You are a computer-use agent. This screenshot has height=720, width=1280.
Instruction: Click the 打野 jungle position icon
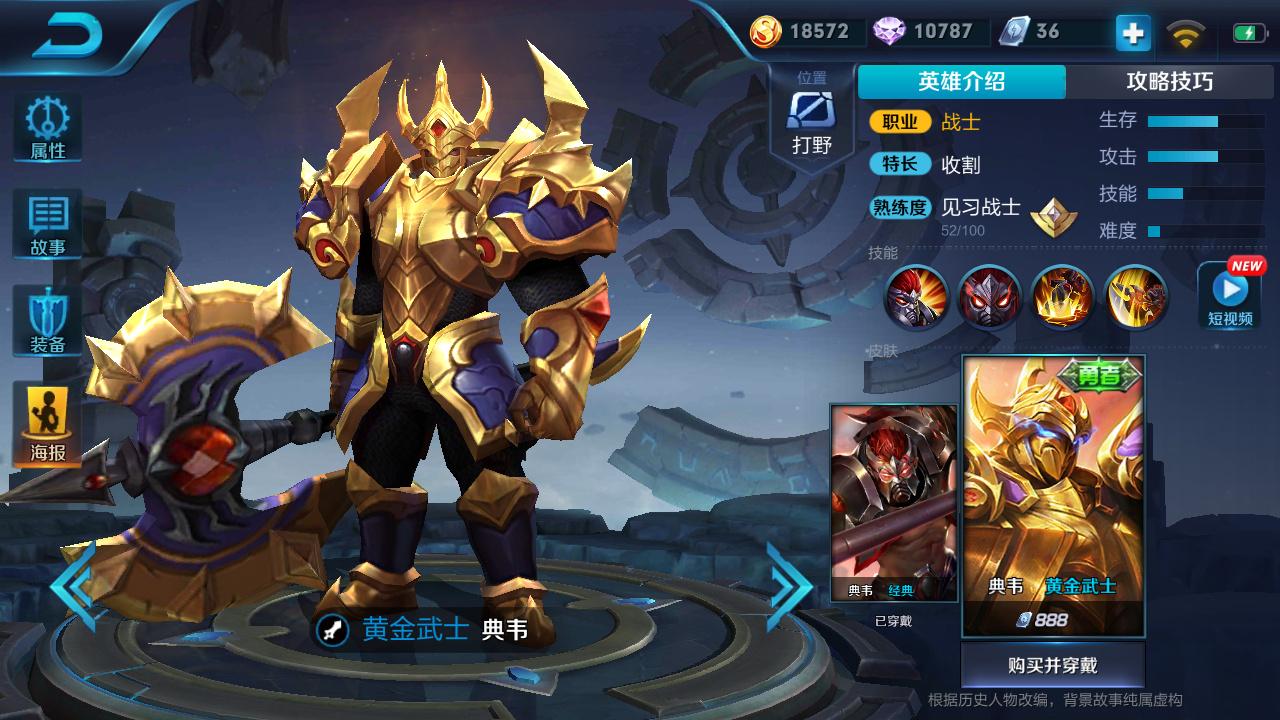[x=812, y=113]
